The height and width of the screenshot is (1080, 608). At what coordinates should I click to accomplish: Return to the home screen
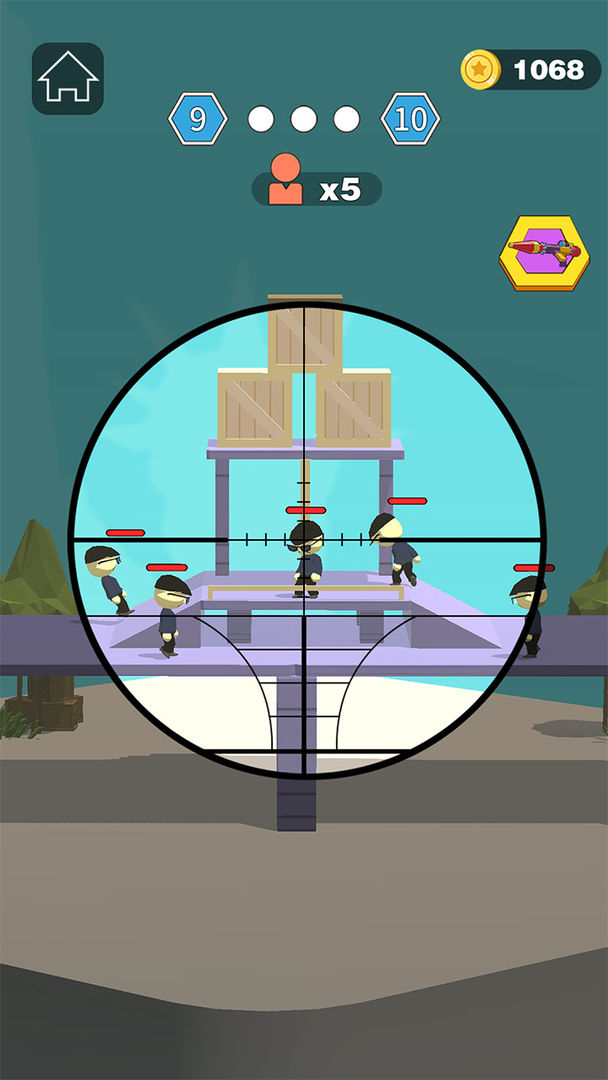[x=68, y=78]
